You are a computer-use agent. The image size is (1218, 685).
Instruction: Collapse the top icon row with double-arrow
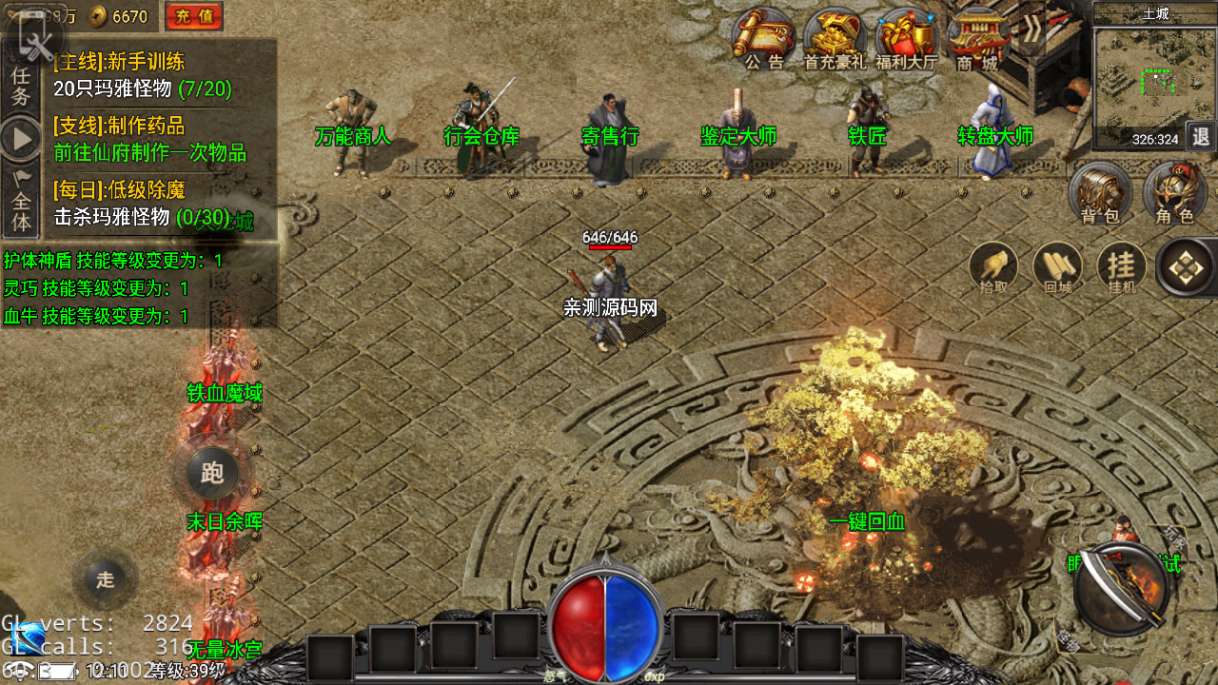1030,30
